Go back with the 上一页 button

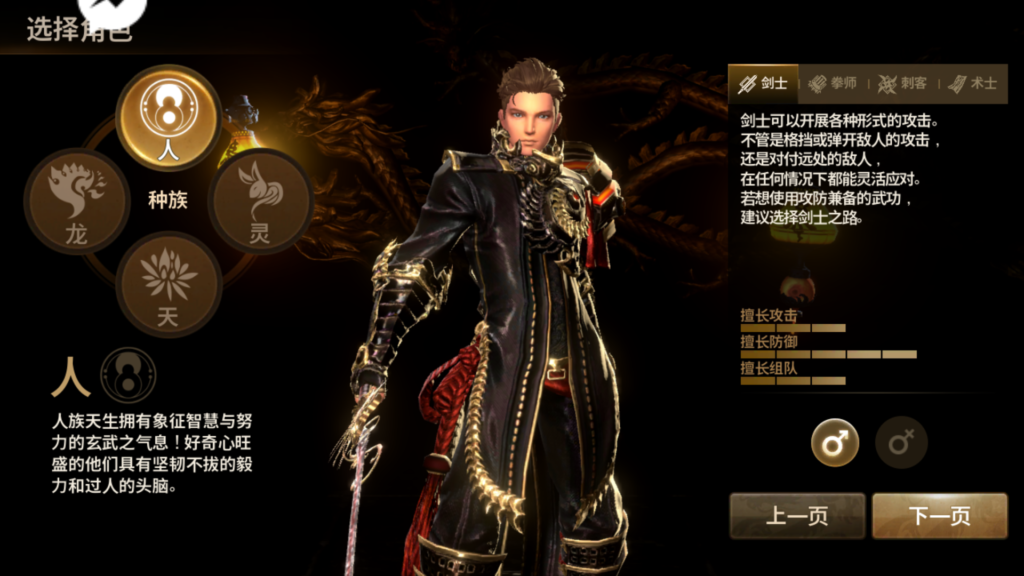click(796, 516)
